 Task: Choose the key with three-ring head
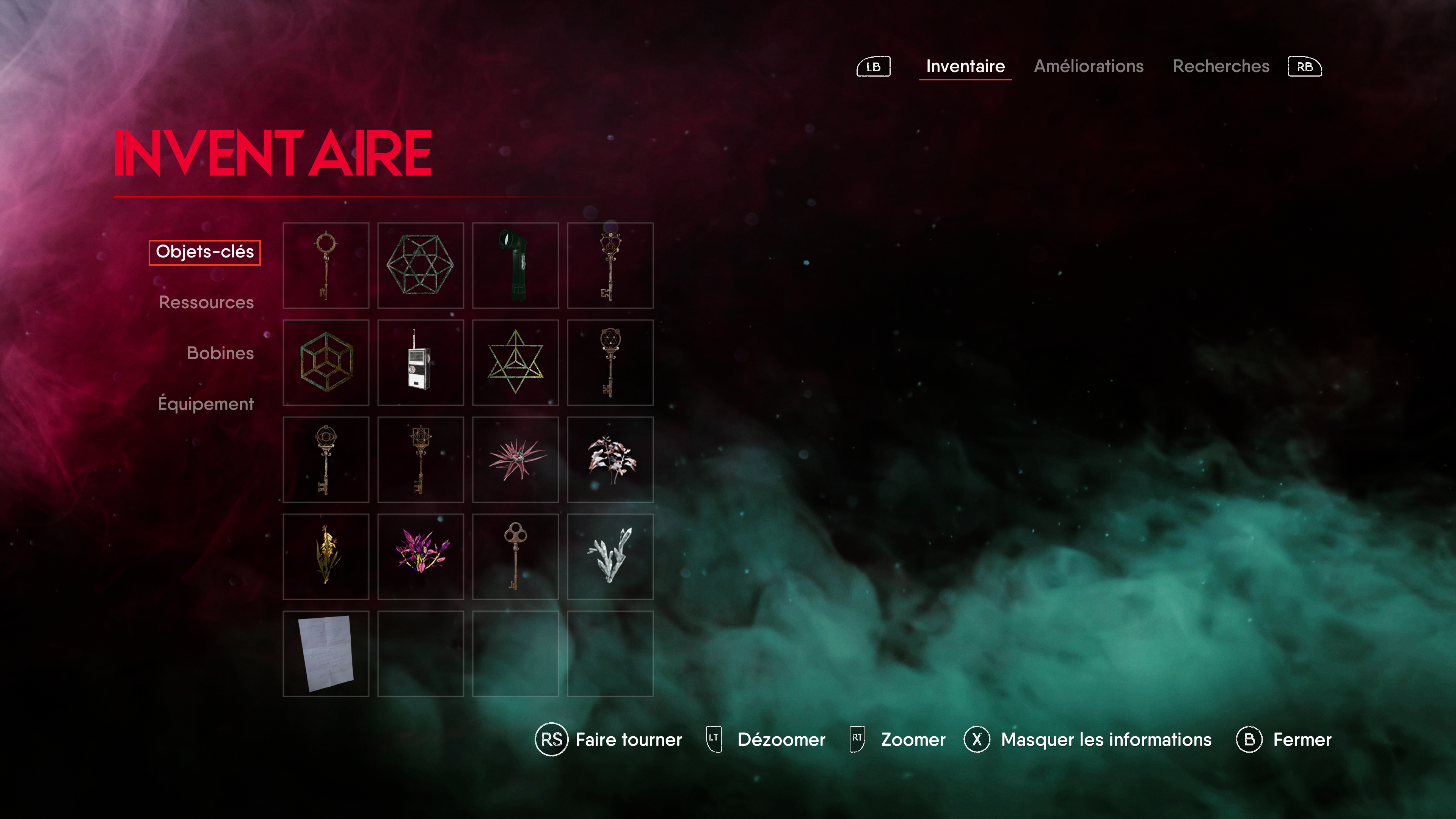515,557
